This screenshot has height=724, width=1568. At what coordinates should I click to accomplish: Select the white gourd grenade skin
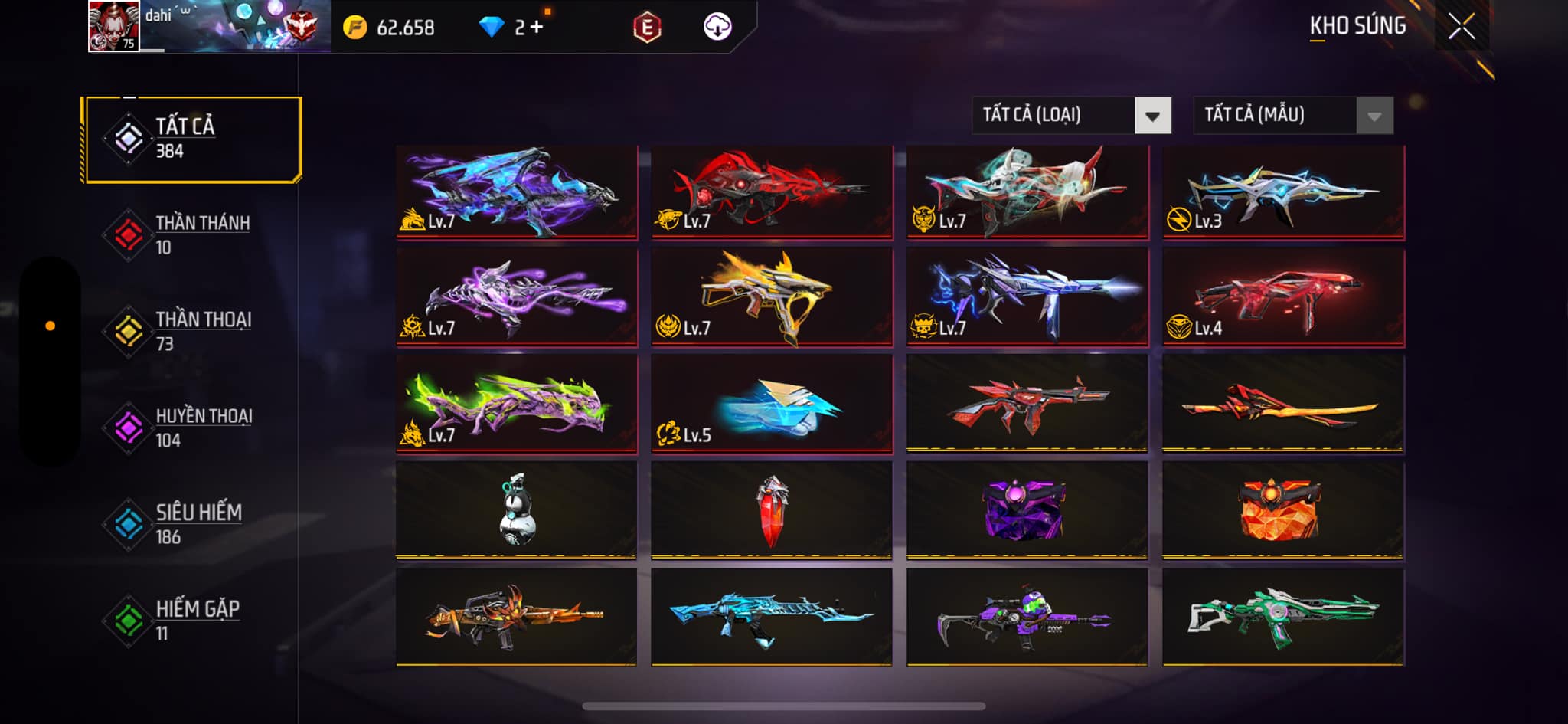click(517, 509)
